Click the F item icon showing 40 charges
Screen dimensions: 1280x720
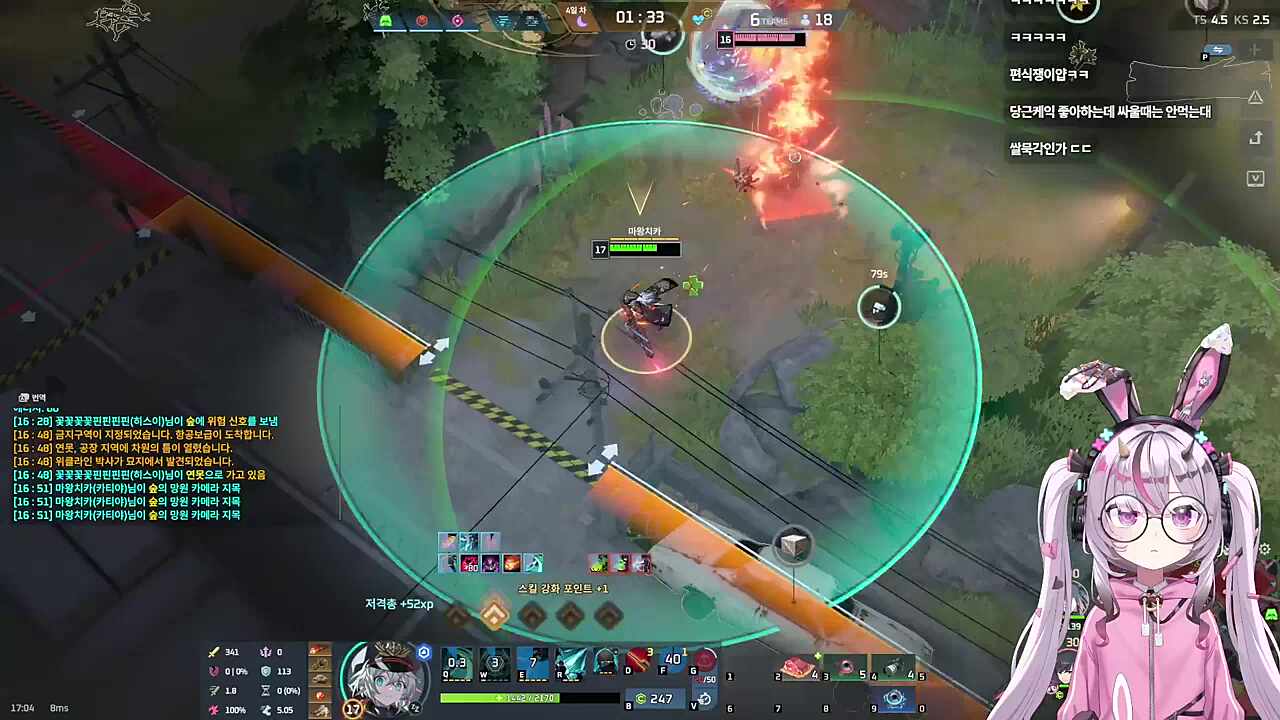pos(672,660)
